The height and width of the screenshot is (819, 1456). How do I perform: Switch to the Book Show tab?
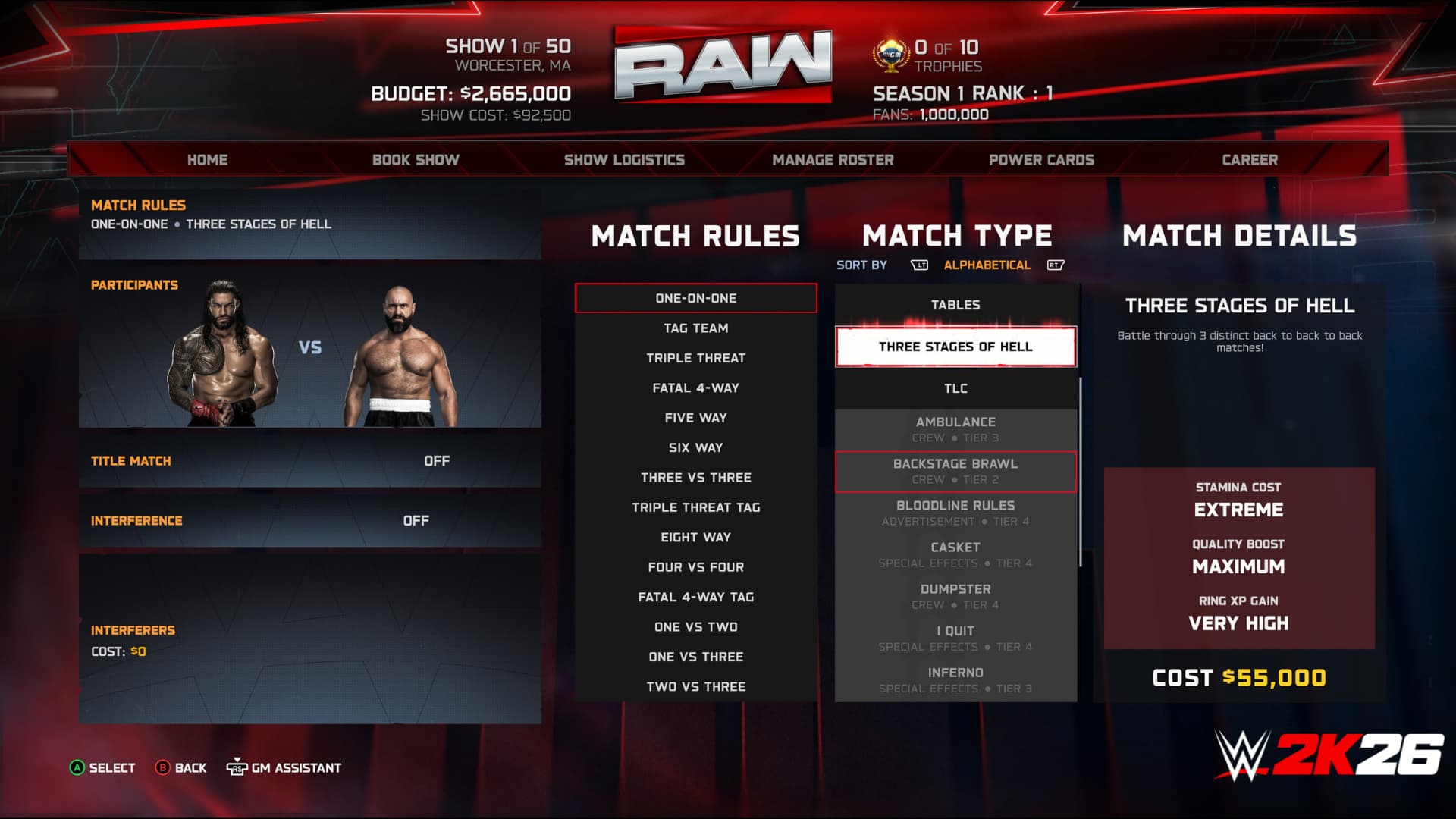[416, 160]
